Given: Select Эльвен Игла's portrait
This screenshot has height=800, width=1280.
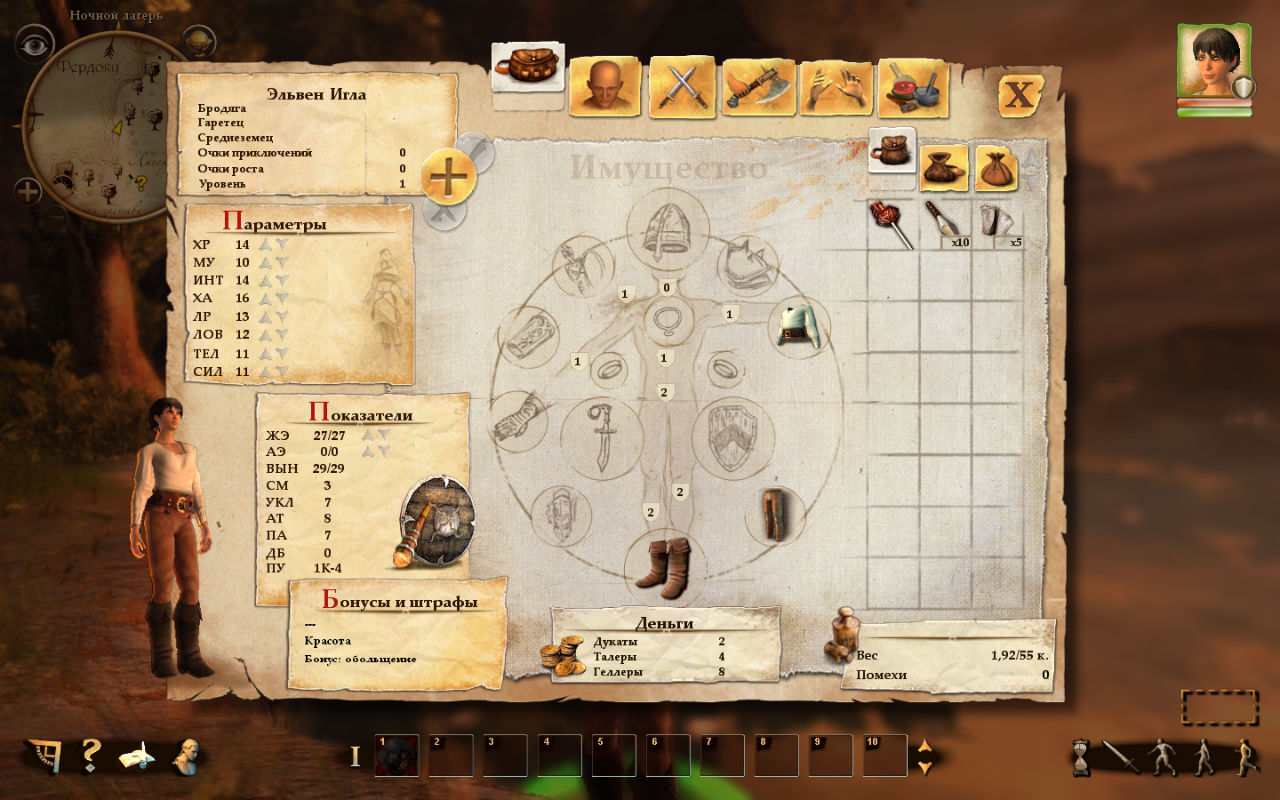Looking at the screenshot, I should pos(1212,61).
